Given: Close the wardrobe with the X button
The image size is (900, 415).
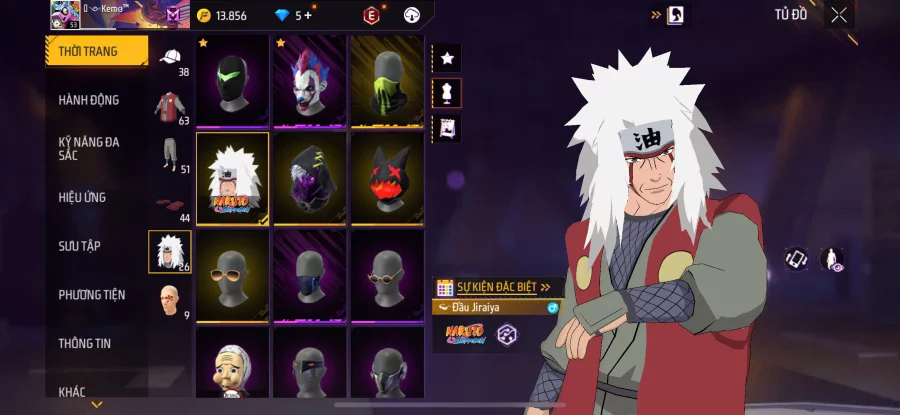Looking at the screenshot, I should (839, 14).
